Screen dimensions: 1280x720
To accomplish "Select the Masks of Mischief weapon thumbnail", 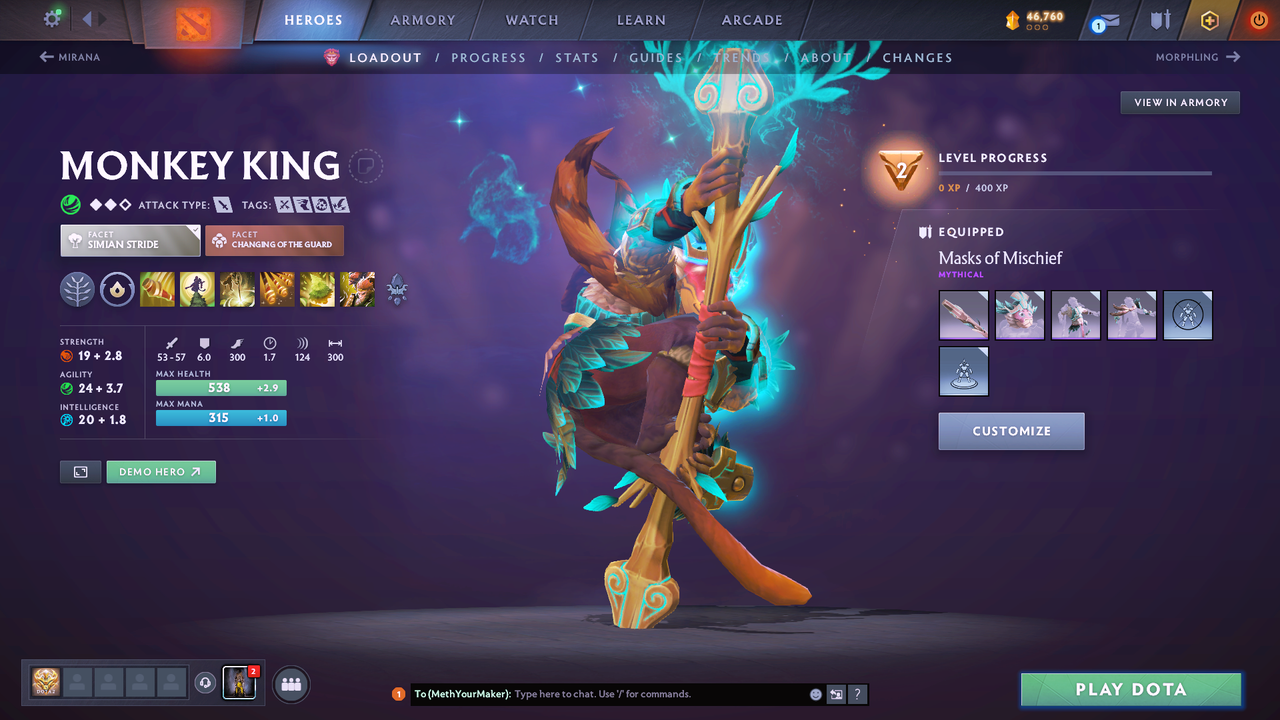I will [963, 315].
